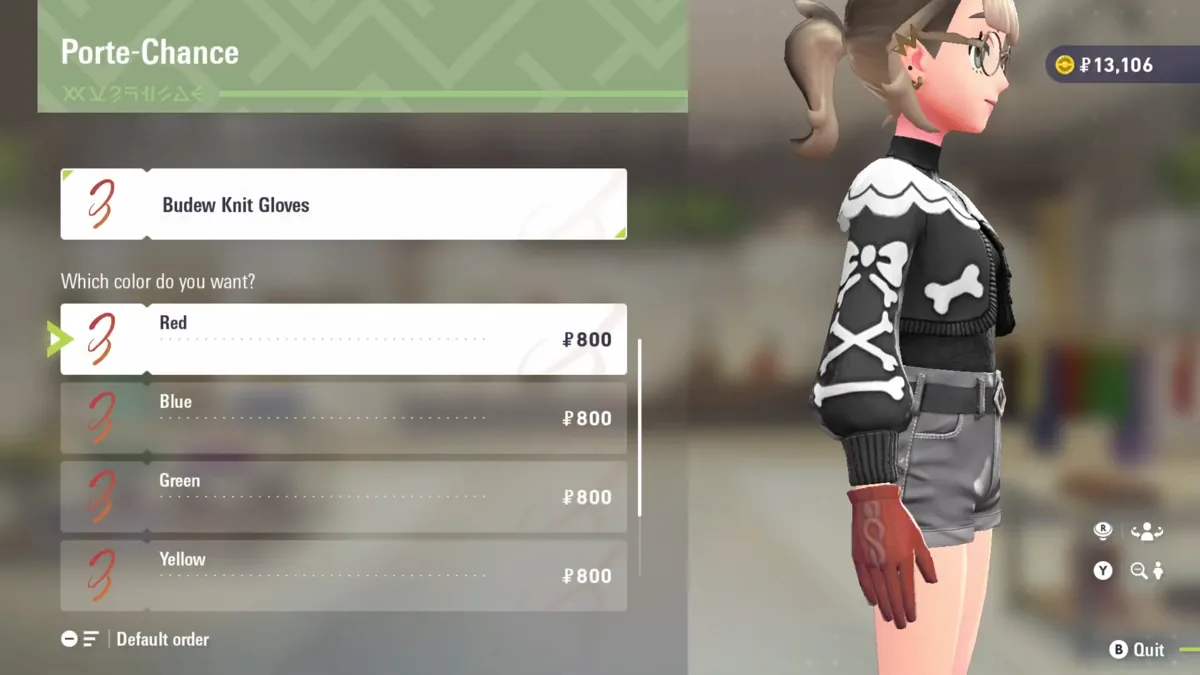Change the Default order sorting
1200x675 pixels.
tap(136, 639)
